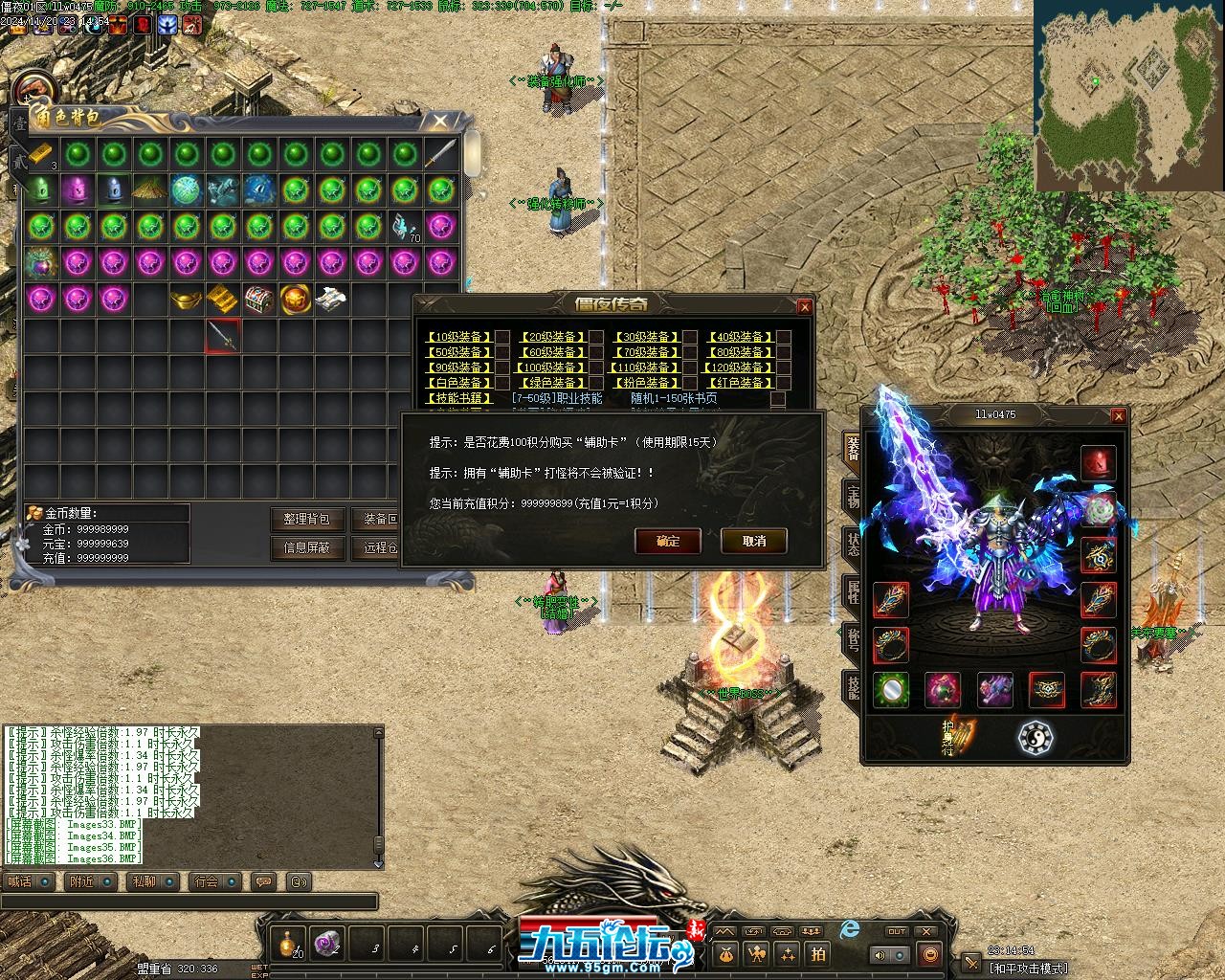This screenshot has height=980, width=1225.
Task: Close the 角色背包 inventory window
Action: pyautogui.click(x=439, y=122)
